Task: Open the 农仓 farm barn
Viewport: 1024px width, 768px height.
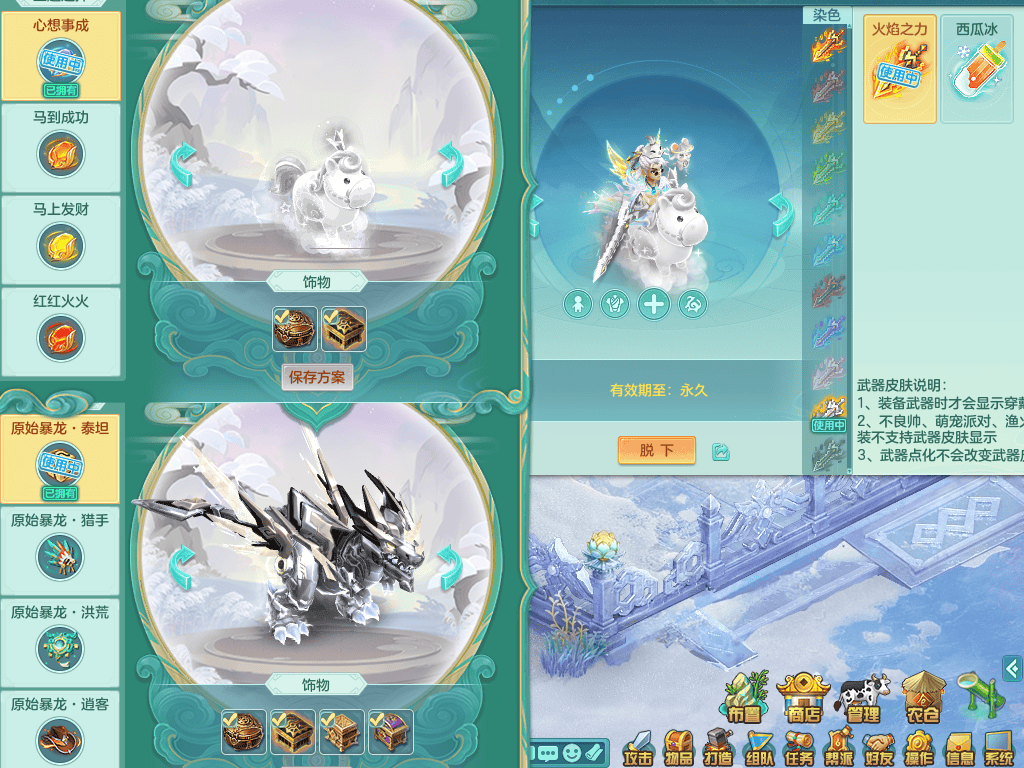Action: pyautogui.click(x=922, y=698)
